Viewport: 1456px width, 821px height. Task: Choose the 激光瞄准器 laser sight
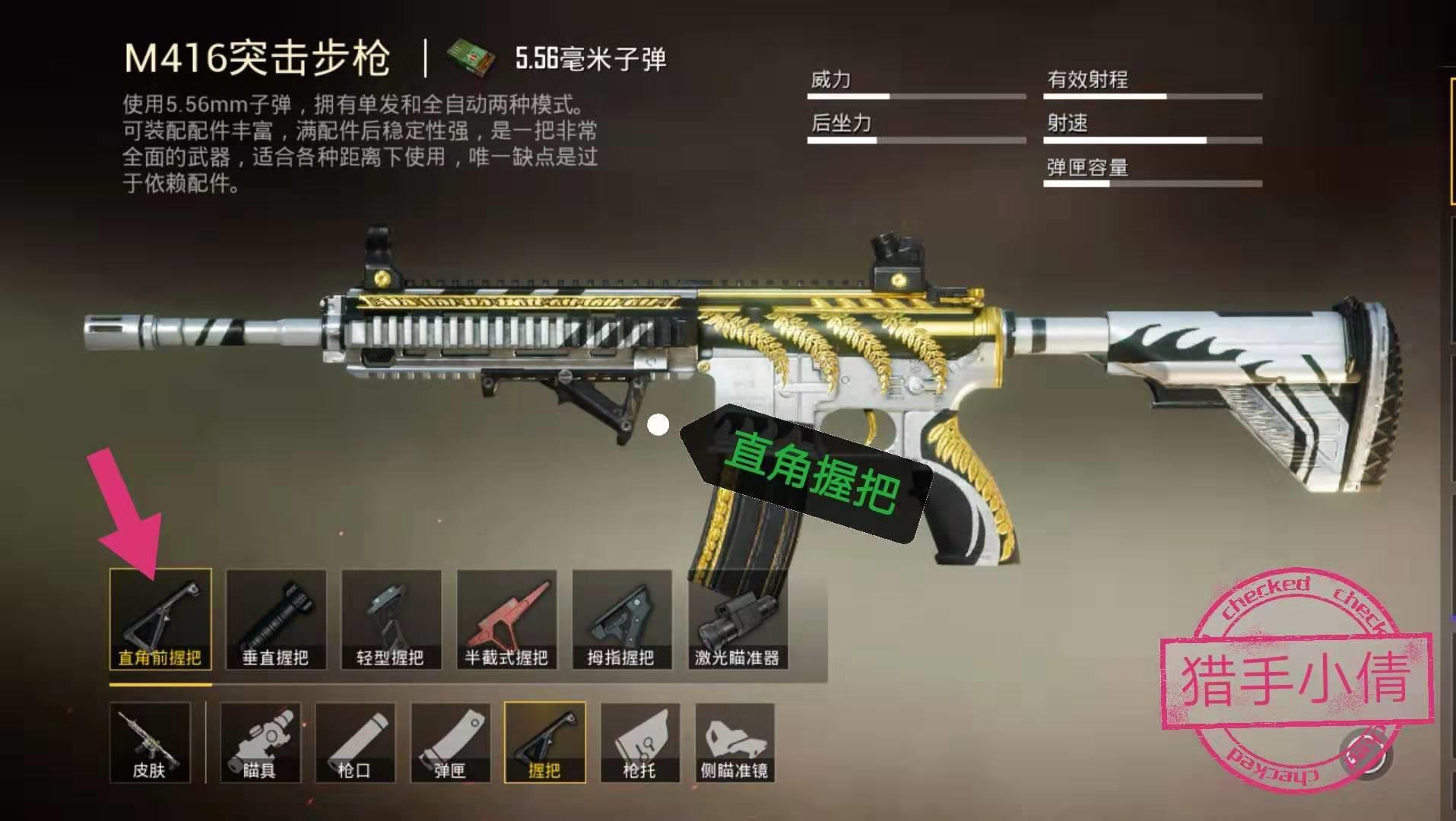738,620
